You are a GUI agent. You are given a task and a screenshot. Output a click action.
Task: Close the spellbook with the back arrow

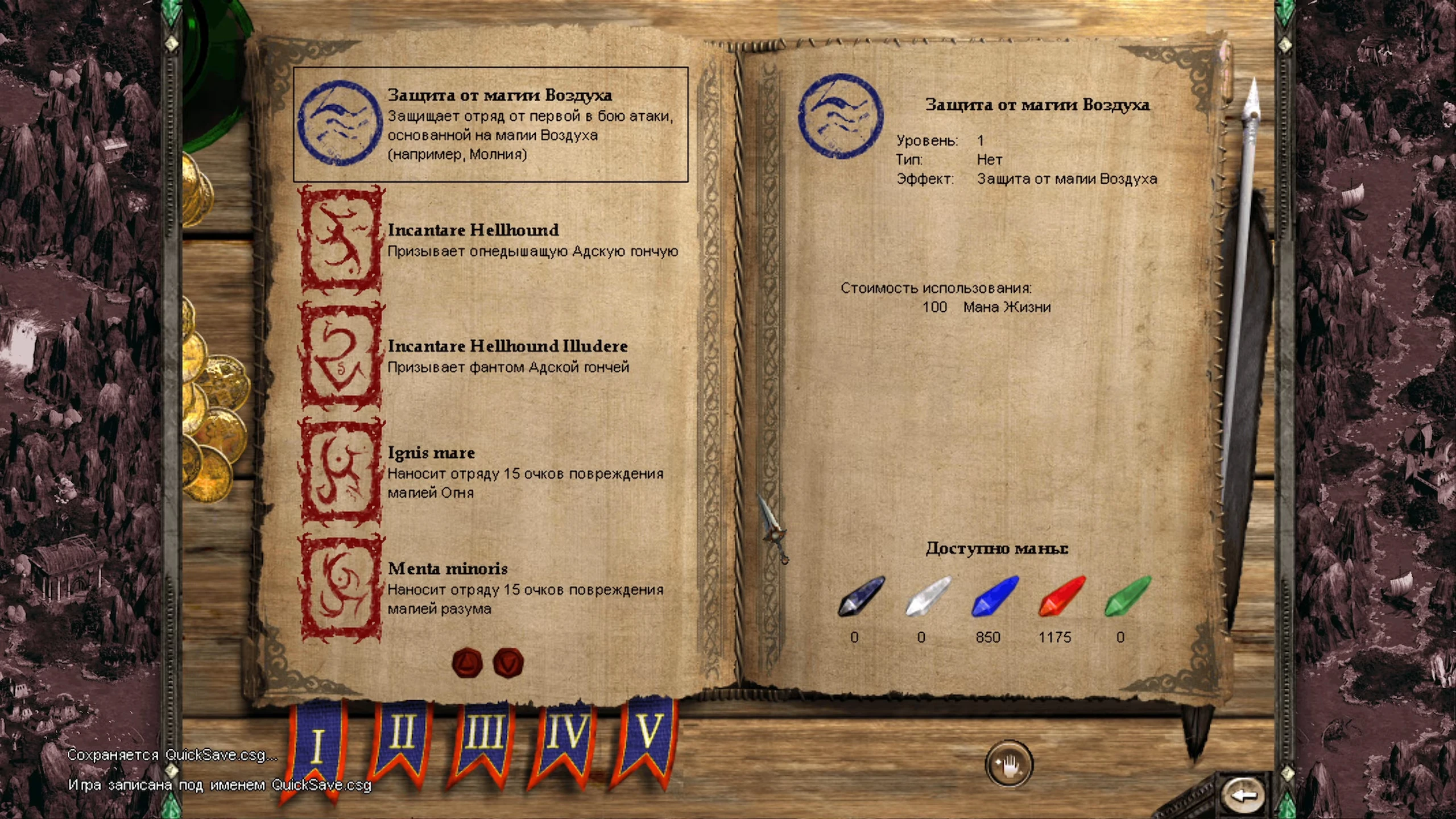[1243, 794]
